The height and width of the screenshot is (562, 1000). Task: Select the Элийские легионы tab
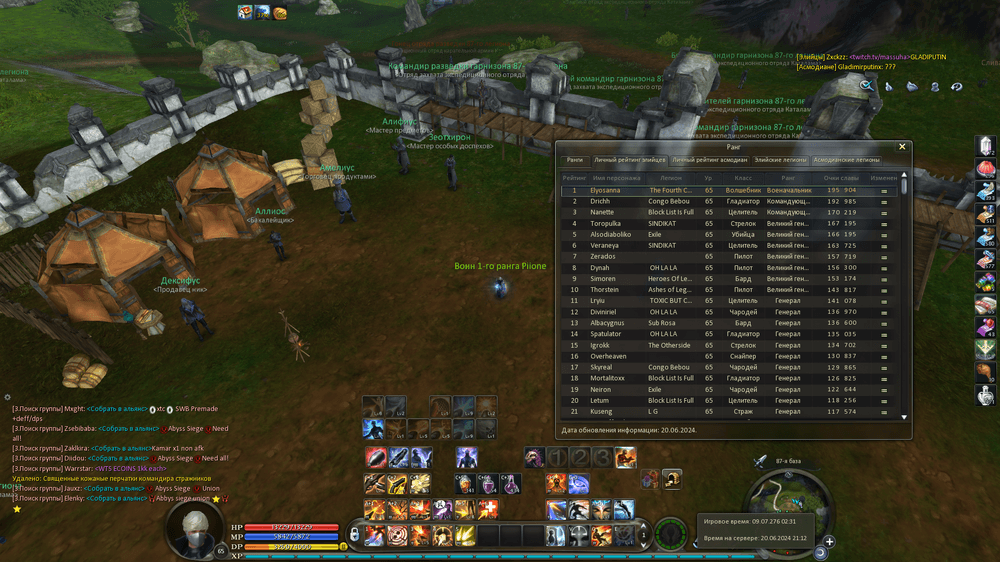coord(780,160)
